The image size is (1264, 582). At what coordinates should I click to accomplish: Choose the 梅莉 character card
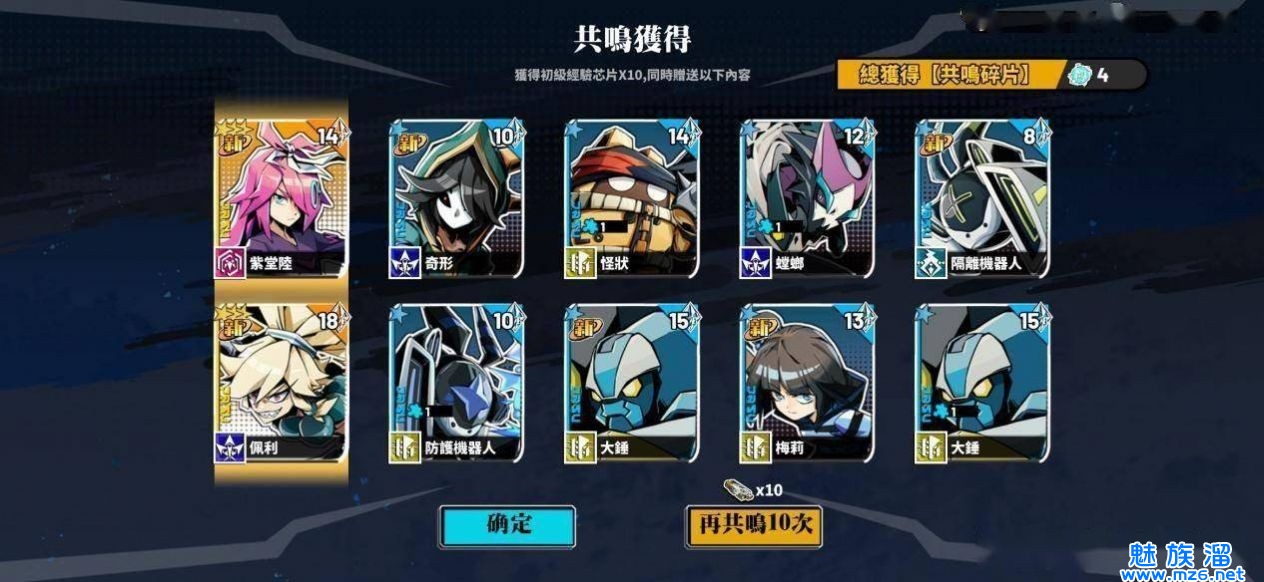point(807,384)
